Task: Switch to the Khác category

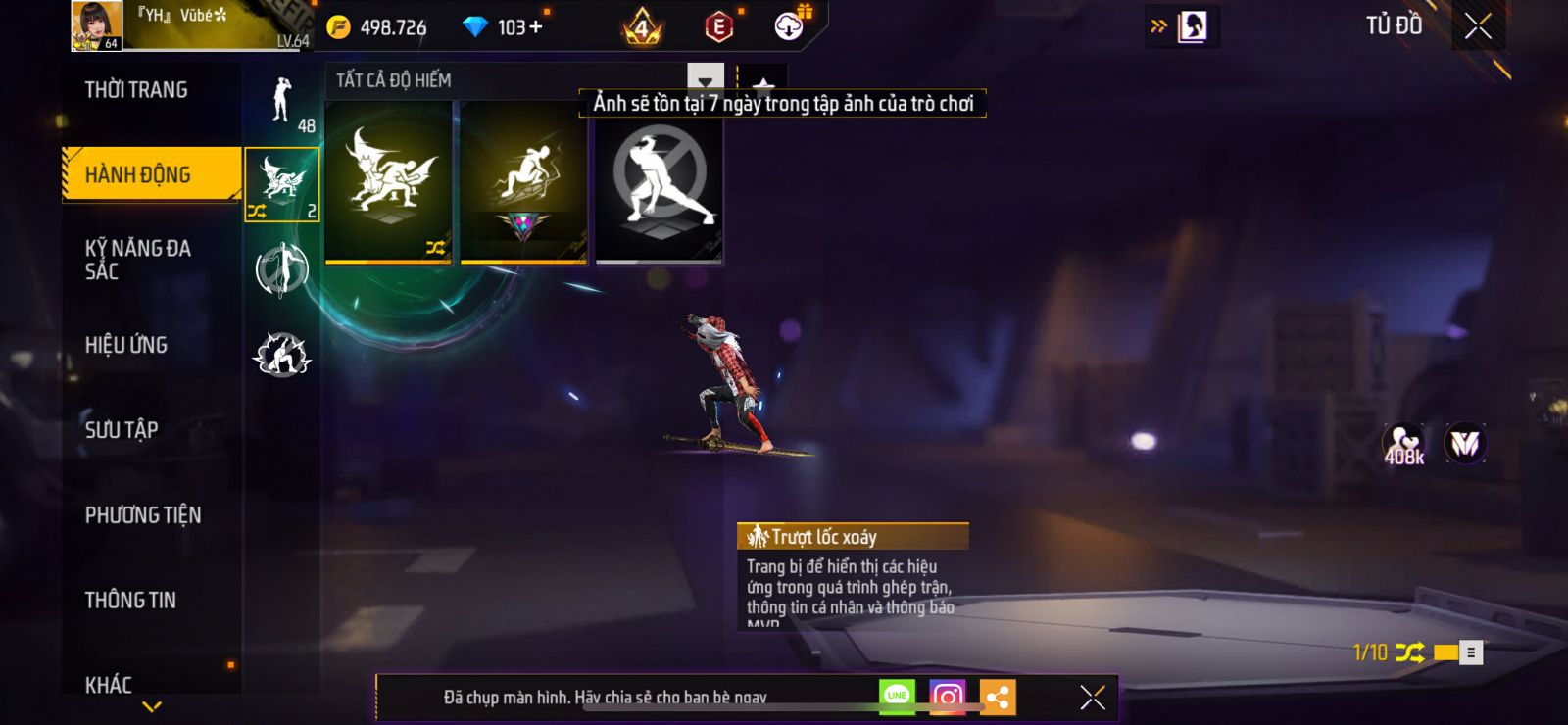Action: 109,684
